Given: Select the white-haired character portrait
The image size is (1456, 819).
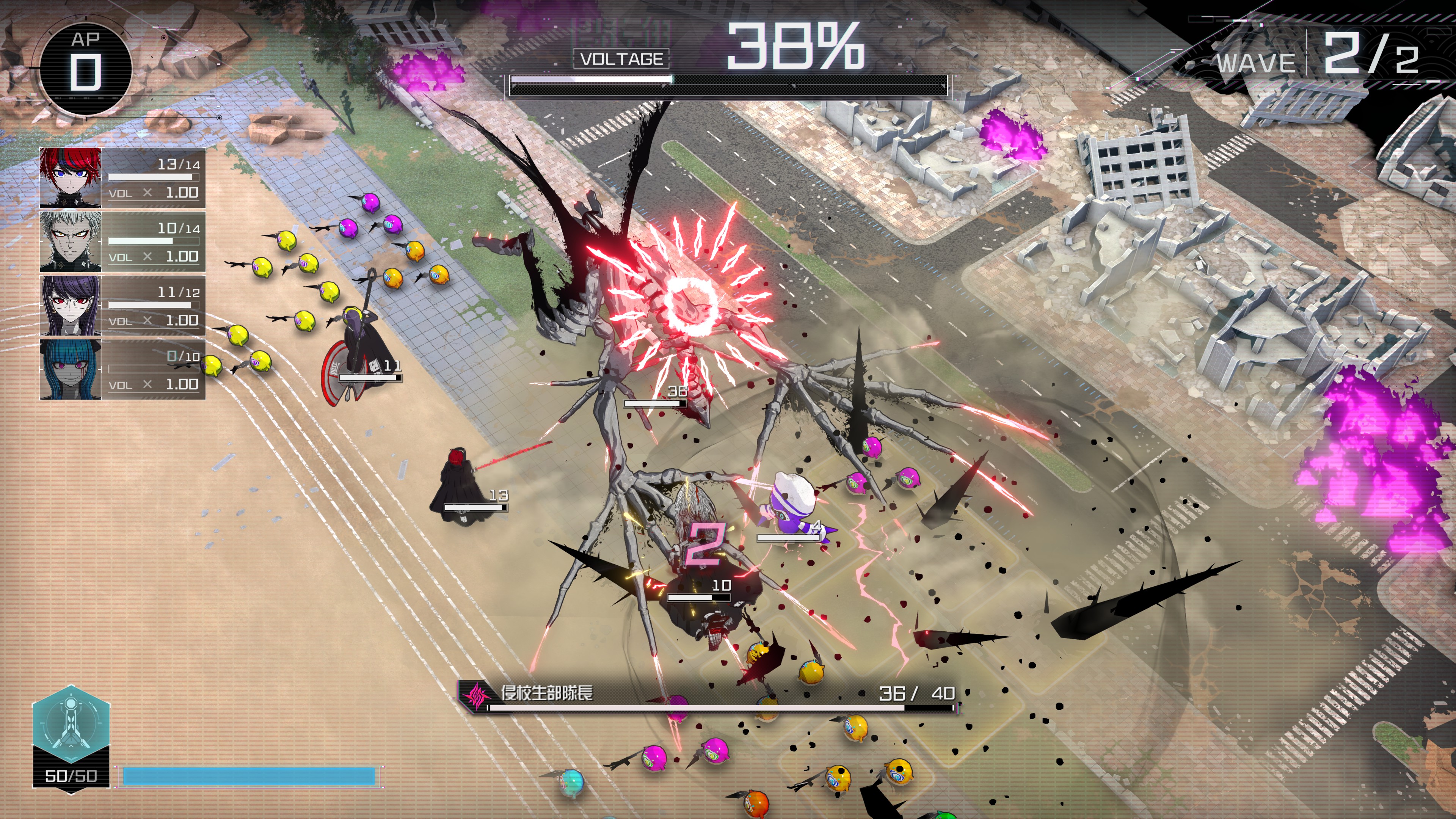Looking at the screenshot, I should coord(71,242).
